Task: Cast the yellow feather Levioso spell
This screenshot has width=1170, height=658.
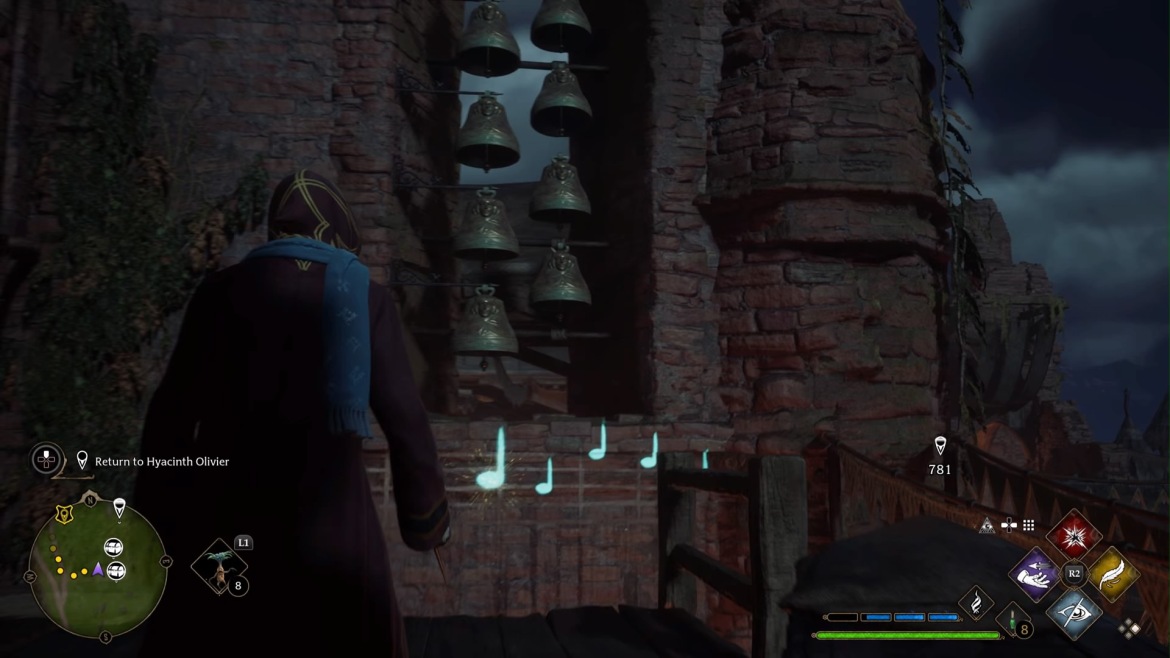Action: (1112, 574)
